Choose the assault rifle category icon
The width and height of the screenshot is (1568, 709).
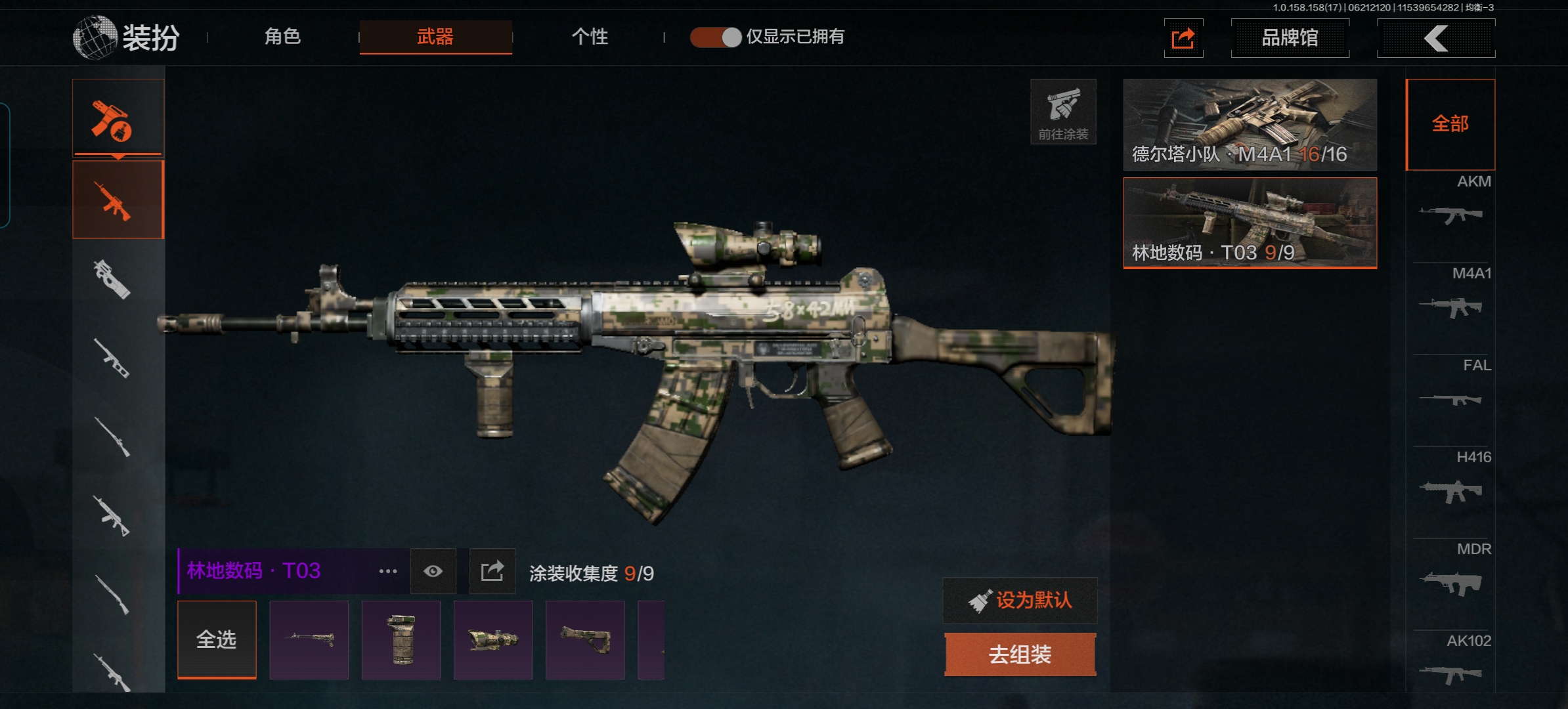(x=118, y=200)
